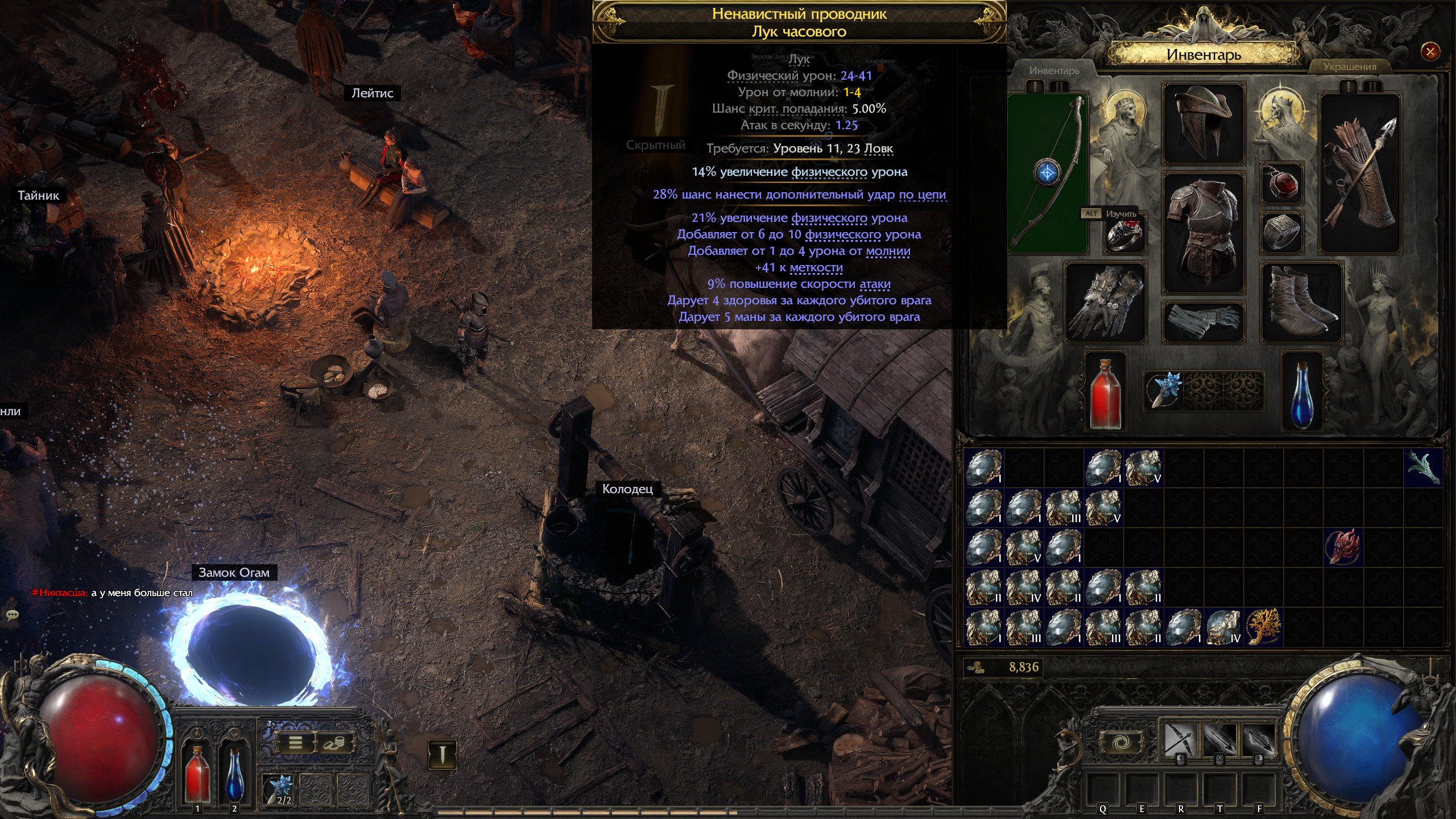This screenshot has width=1456, height=819.
Task: Select the blue mana flask in equipment
Action: pos(1302,392)
